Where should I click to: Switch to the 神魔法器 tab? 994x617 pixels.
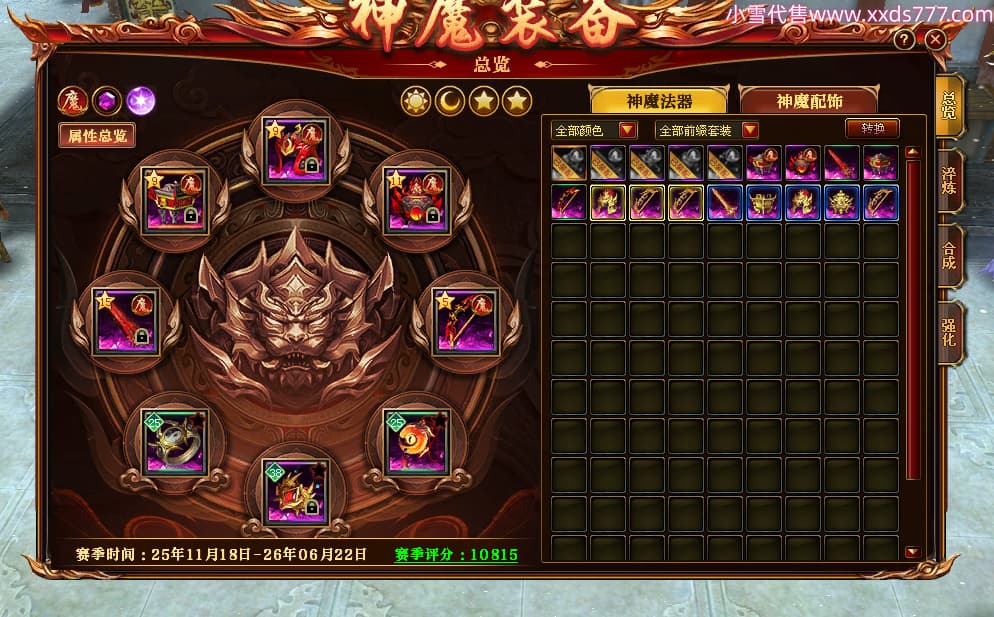point(659,101)
